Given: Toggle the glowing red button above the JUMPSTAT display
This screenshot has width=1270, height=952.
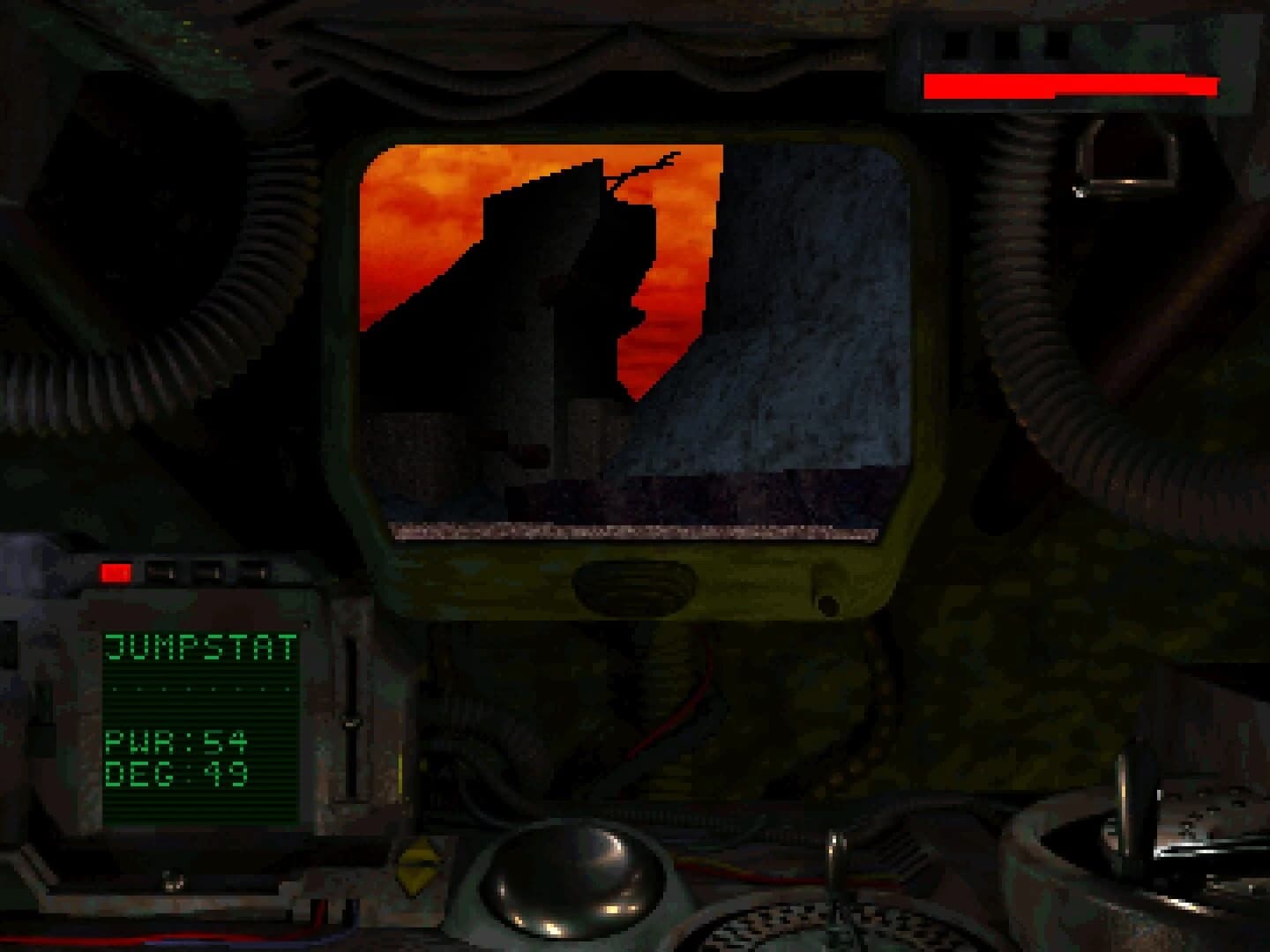Looking at the screenshot, I should pyautogui.click(x=116, y=571).
